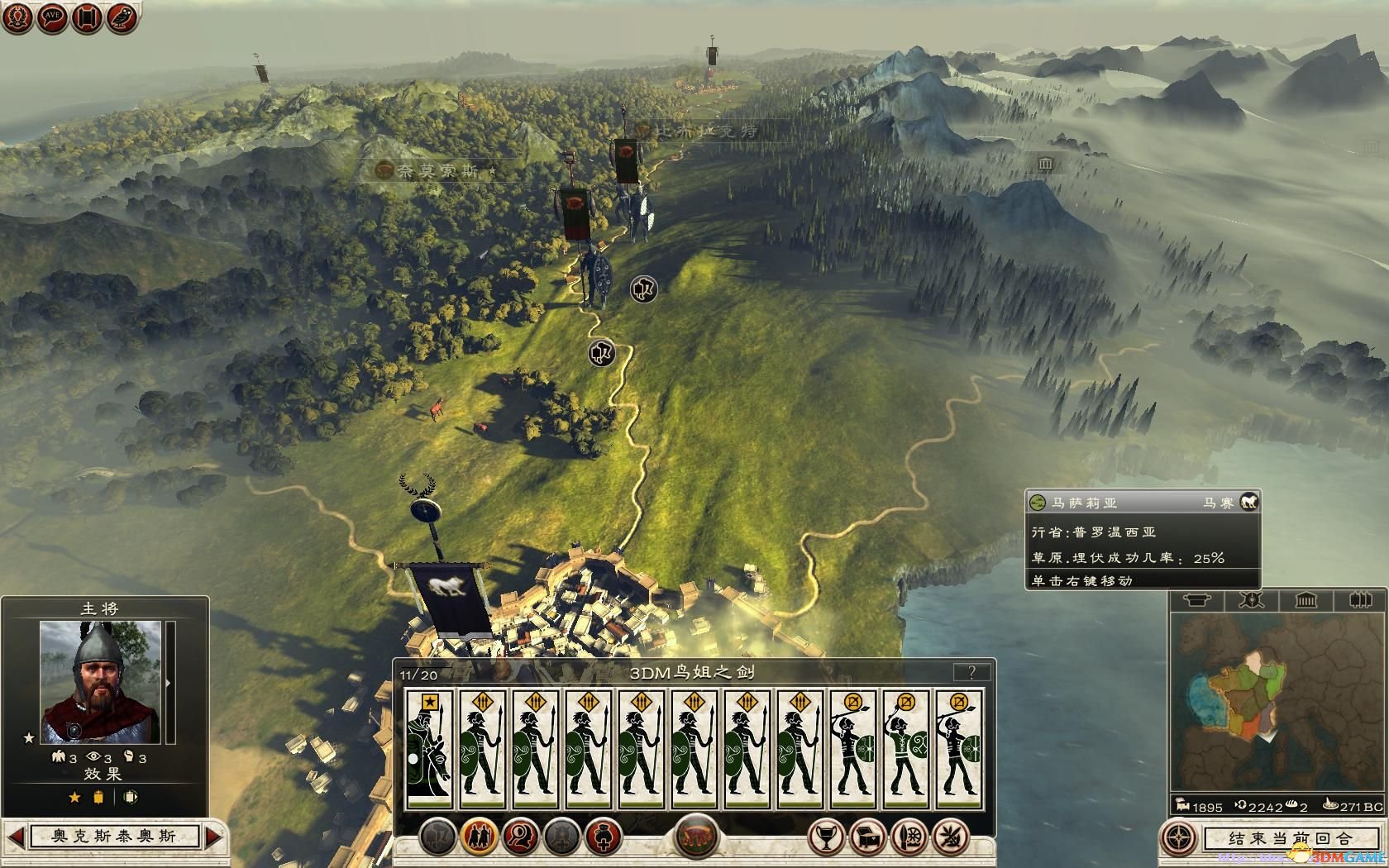Open the scroll icon in top bar
The width and height of the screenshot is (1389, 868).
(x=87, y=18)
